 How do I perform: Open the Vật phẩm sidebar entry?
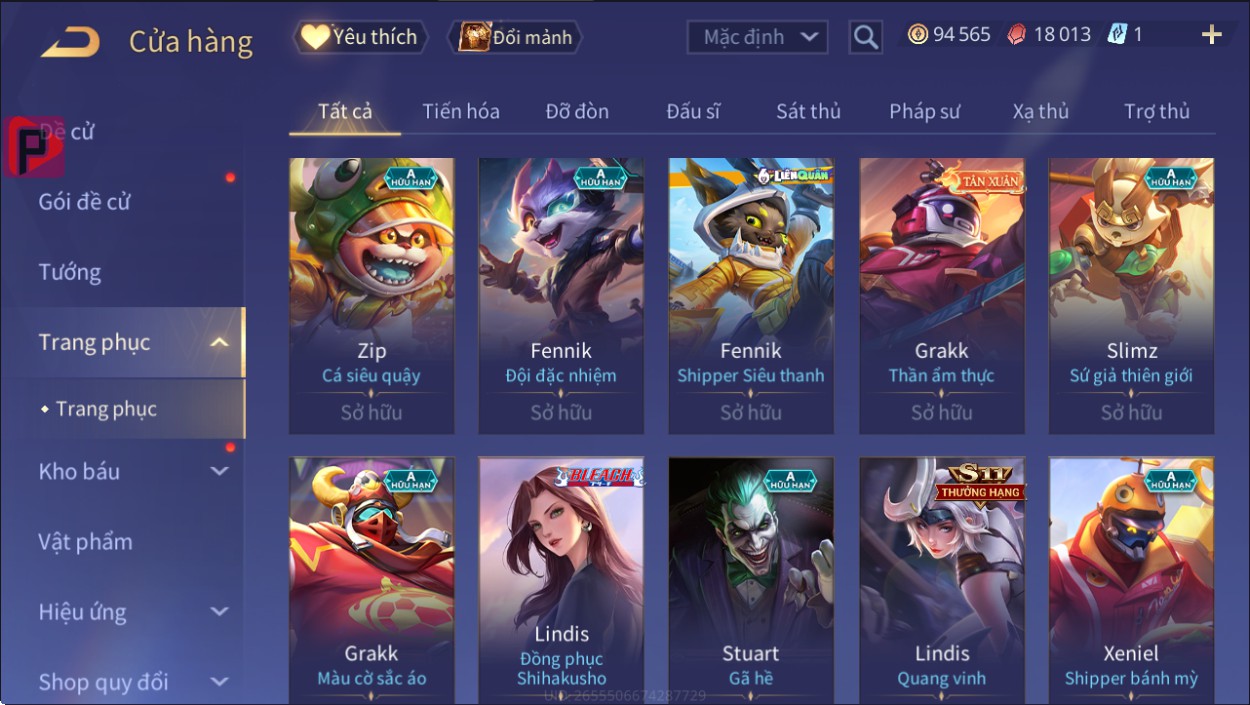point(85,542)
